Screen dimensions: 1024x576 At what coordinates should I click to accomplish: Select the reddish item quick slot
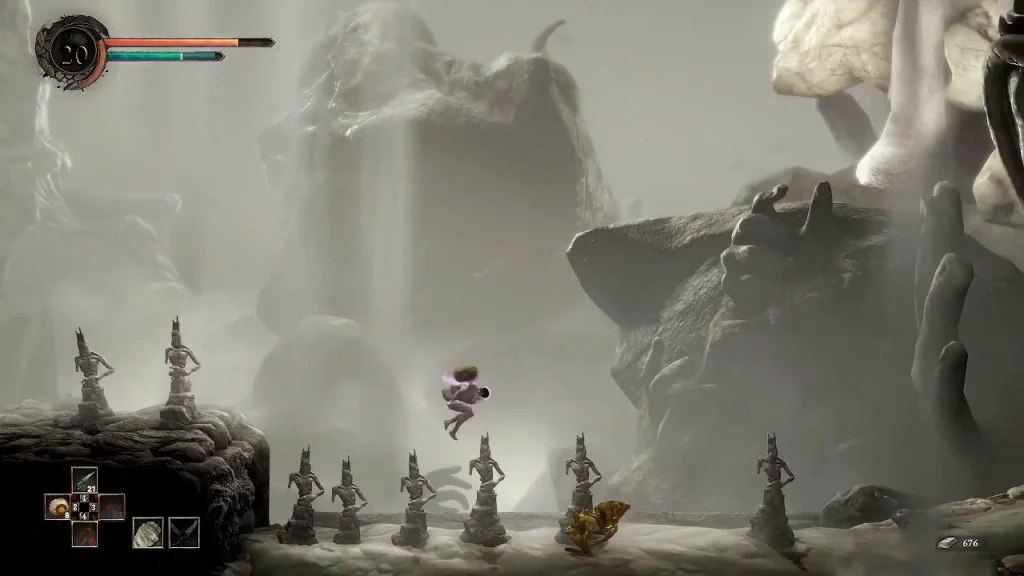[x=84, y=533]
